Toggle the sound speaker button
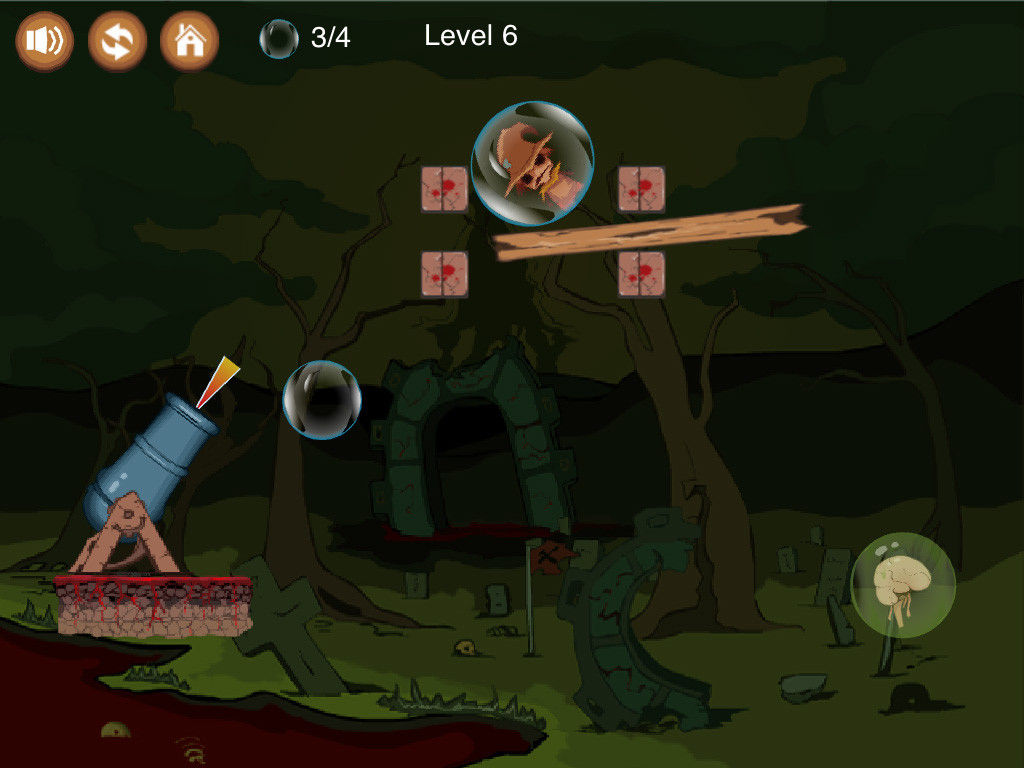The height and width of the screenshot is (768, 1024). tap(44, 41)
